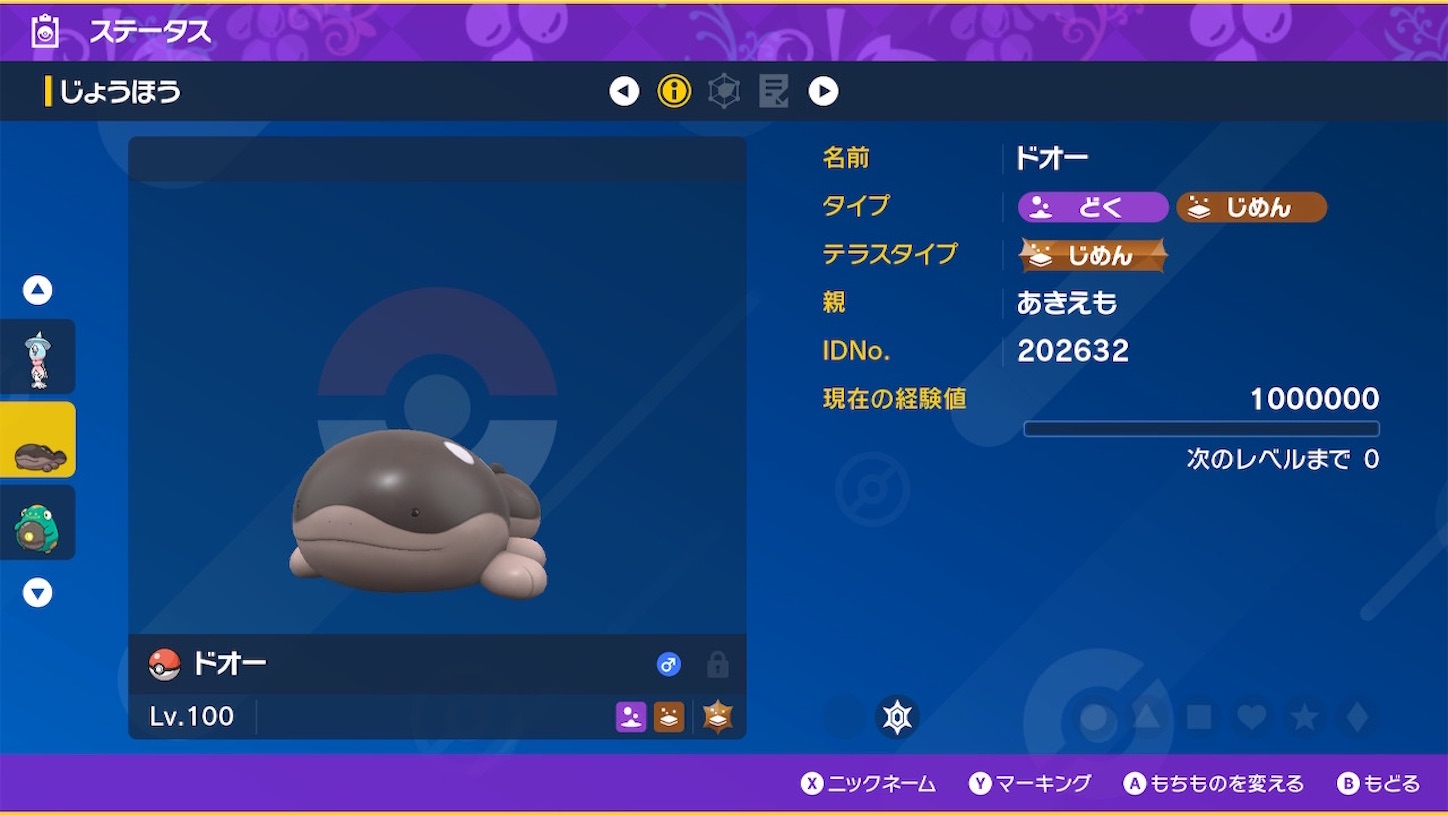Select the Clodsire thumbnail in the party sidebar
This screenshot has width=1448, height=815.
pyautogui.click(x=38, y=440)
